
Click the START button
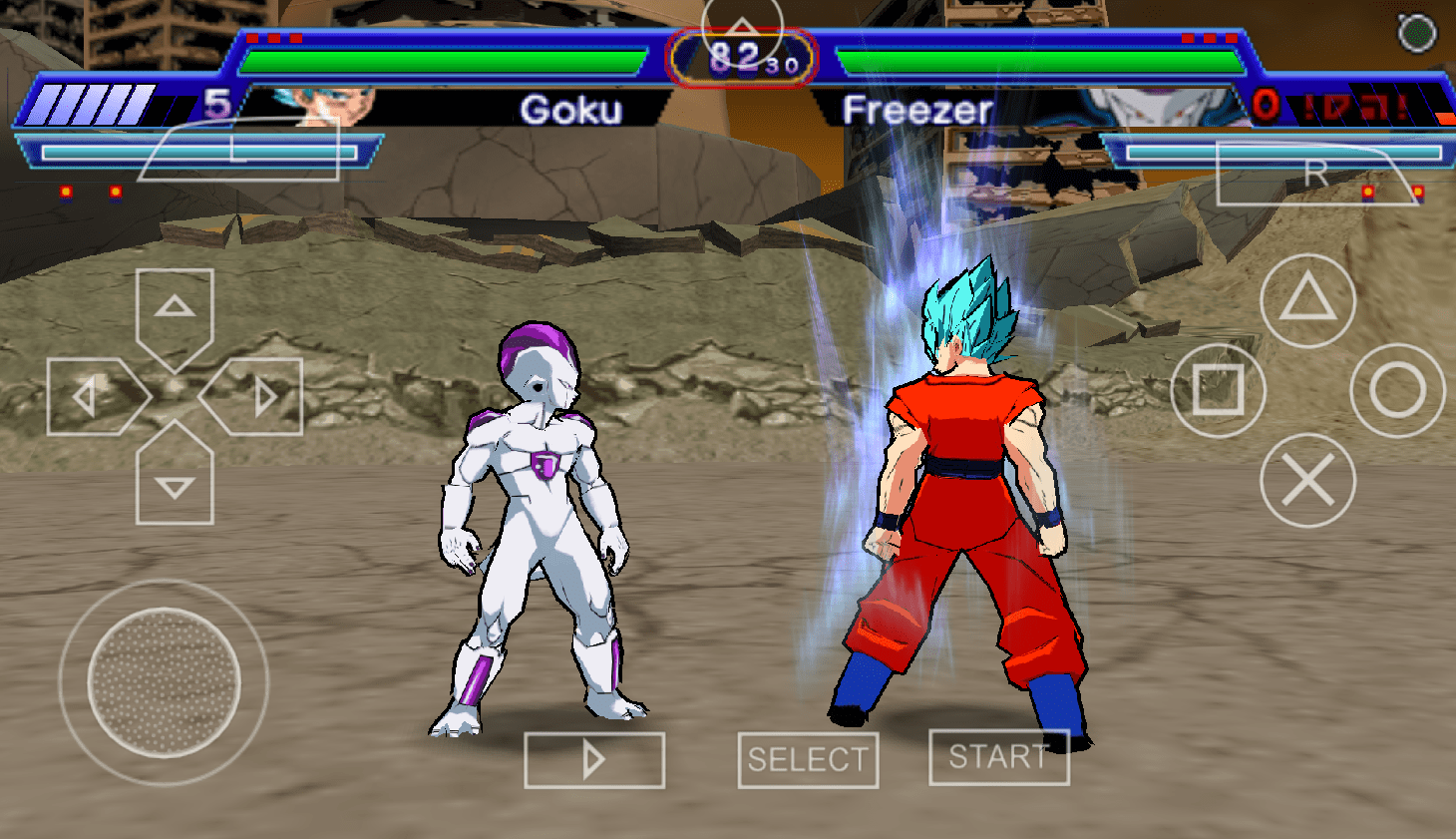click(998, 757)
